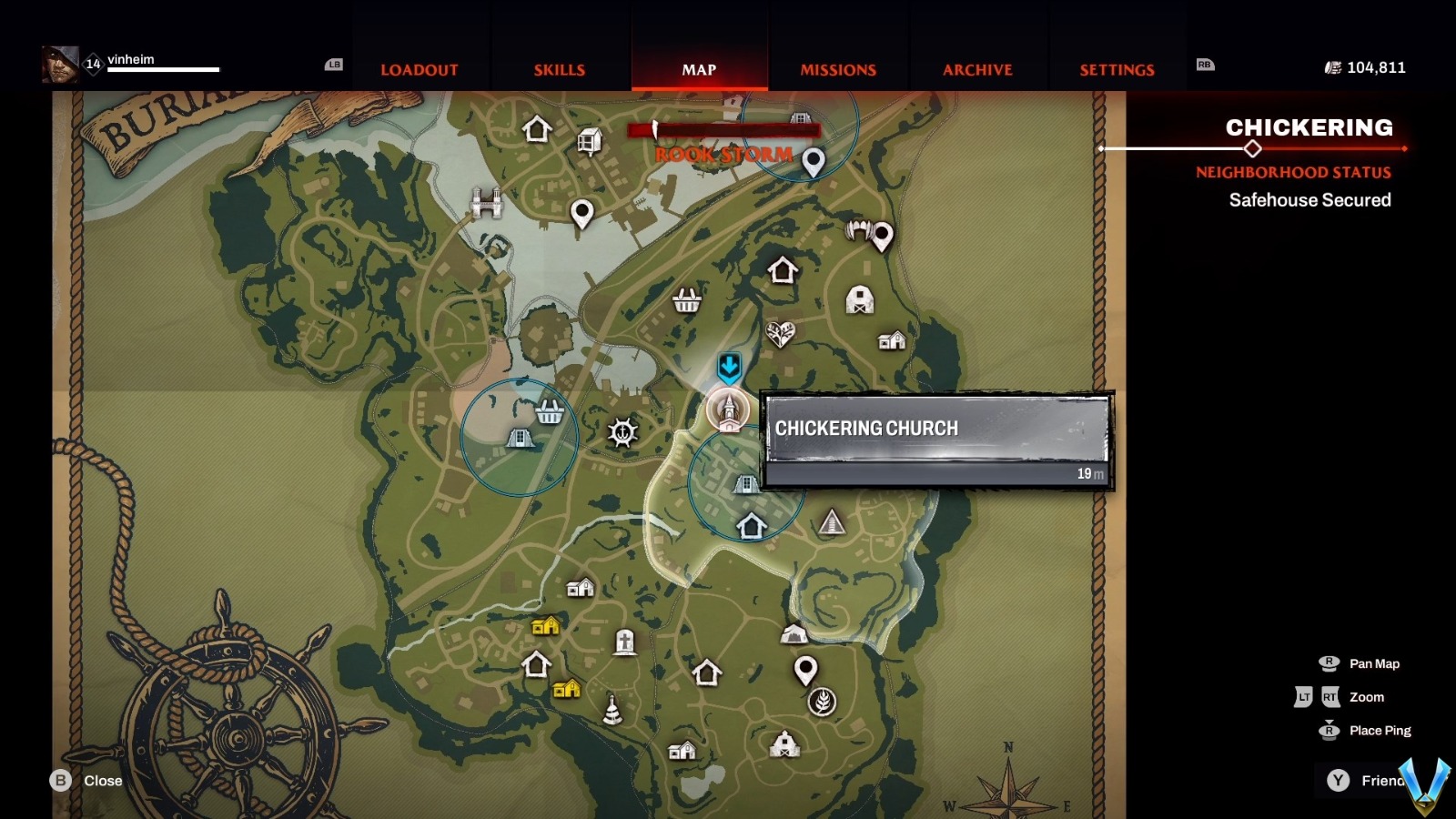Select the SKILLS tab
Screen dimensions: 1456x819
[558, 69]
